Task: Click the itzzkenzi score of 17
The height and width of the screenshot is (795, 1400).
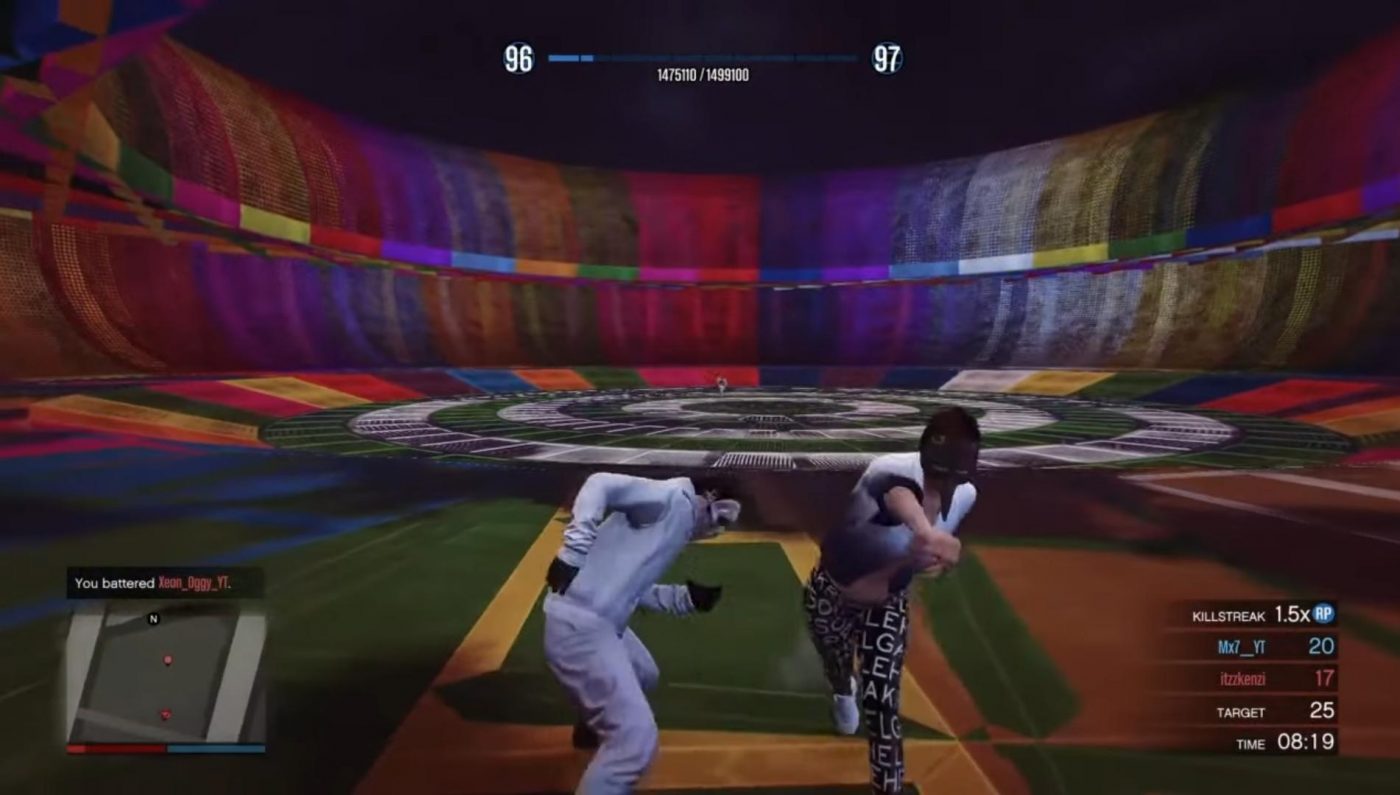Action: pyautogui.click(x=1323, y=679)
